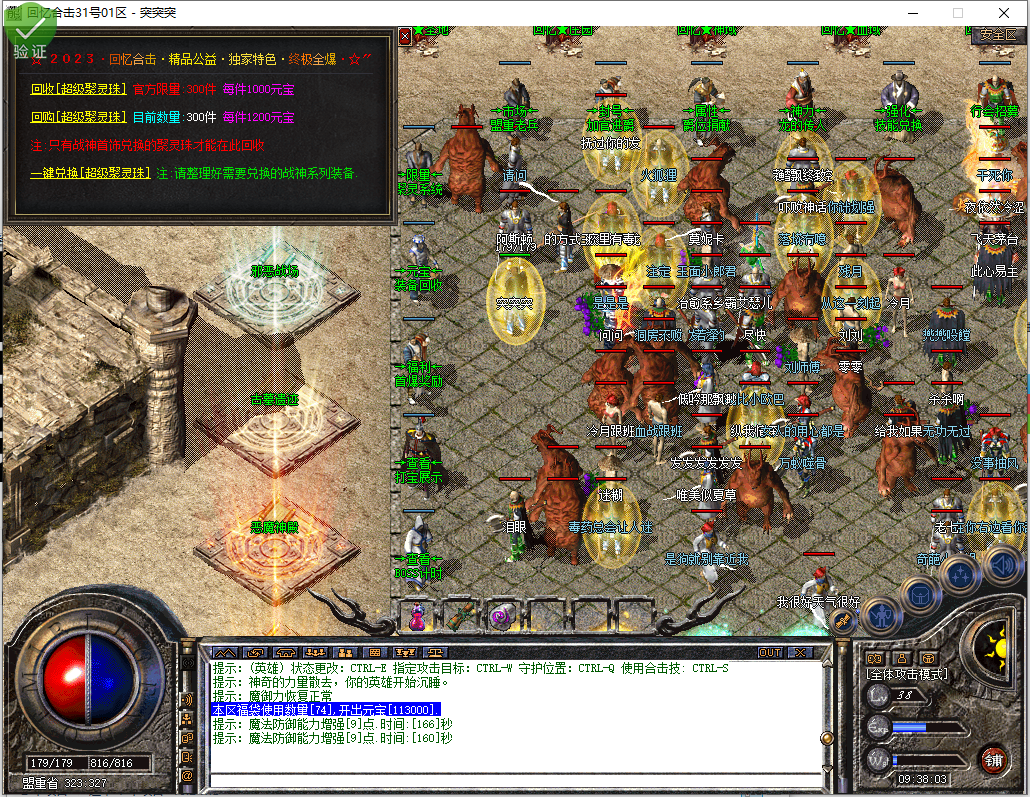The image size is (1030, 797).
Task: Click the 全体攻击模式 attack mode label
Action: click(x=908, y=674)
